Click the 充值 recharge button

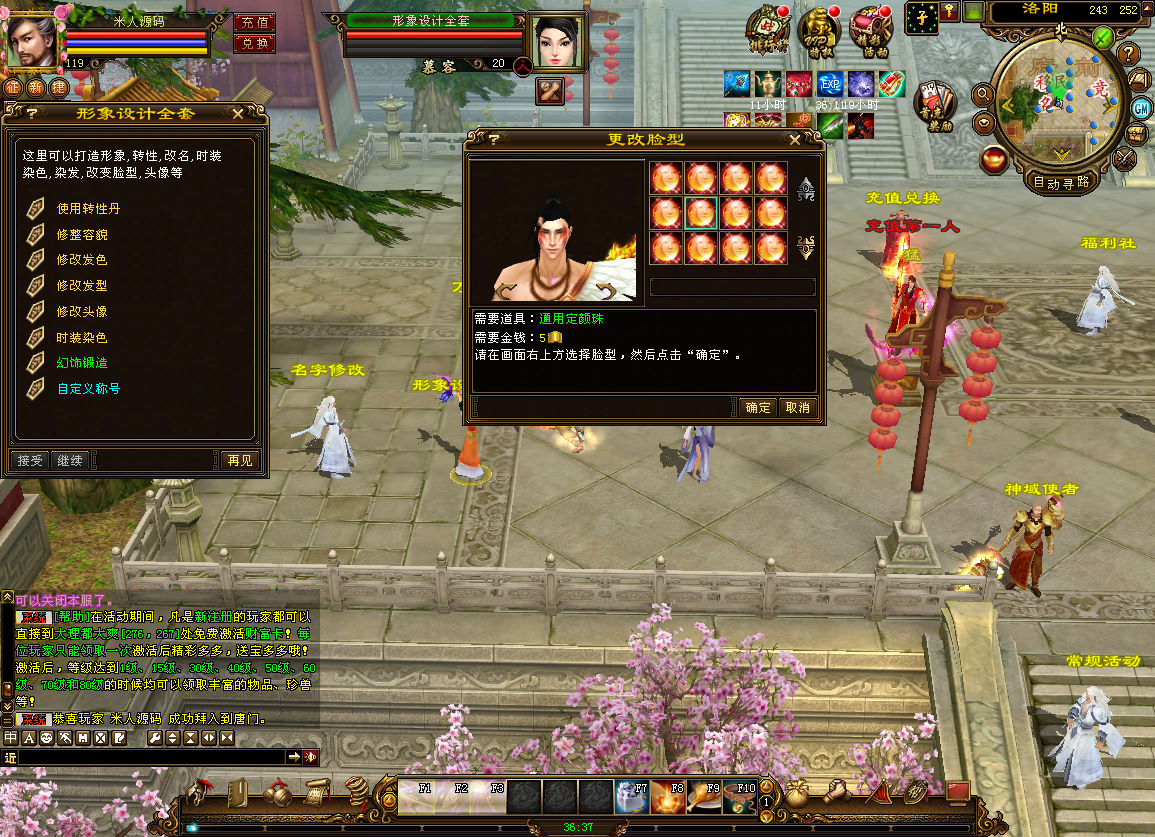pyautogui.click(x=254, y=22)
